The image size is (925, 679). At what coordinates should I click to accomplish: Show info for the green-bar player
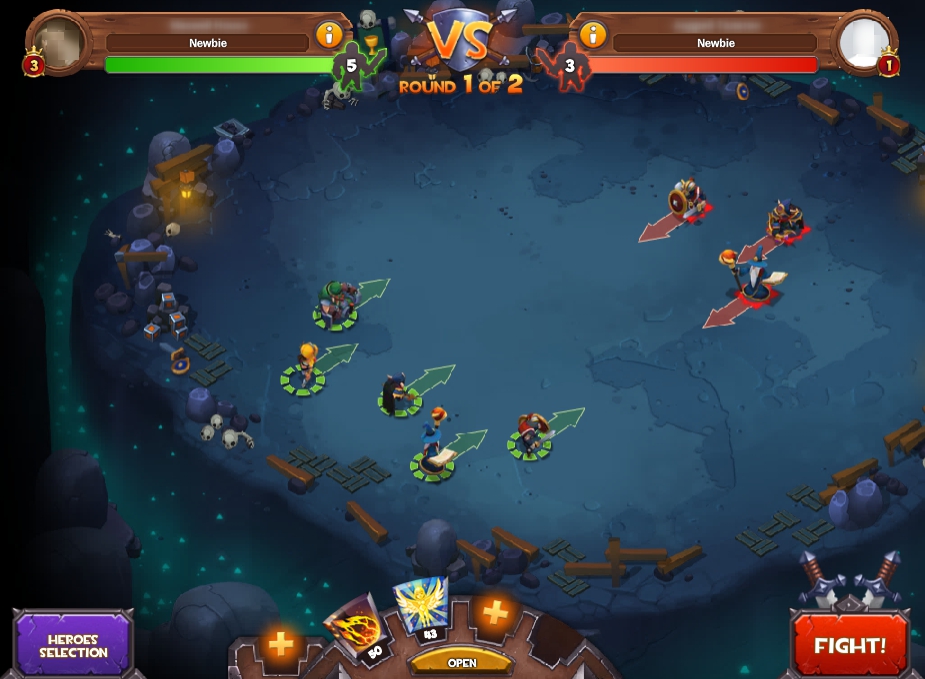(329, 35)
